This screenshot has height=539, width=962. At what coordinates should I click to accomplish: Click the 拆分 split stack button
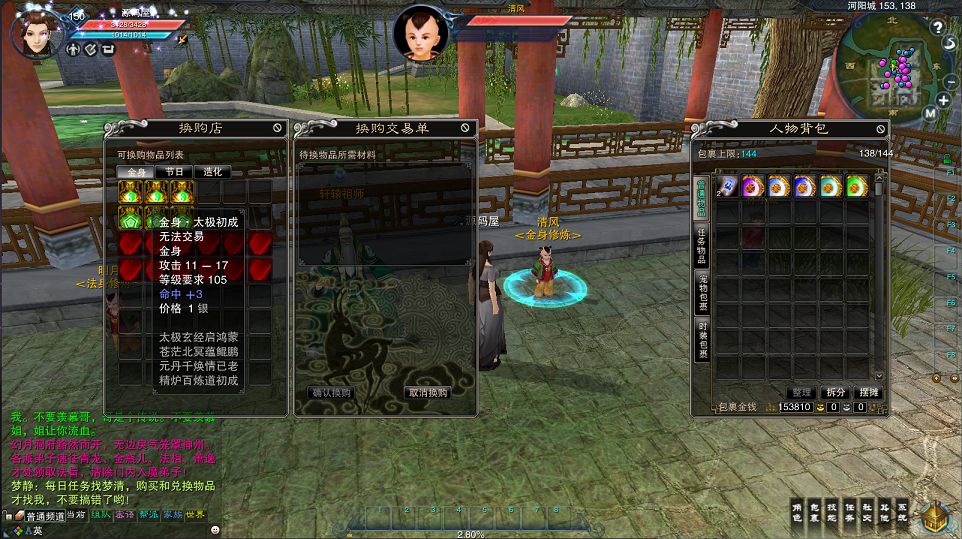point(835,393)
